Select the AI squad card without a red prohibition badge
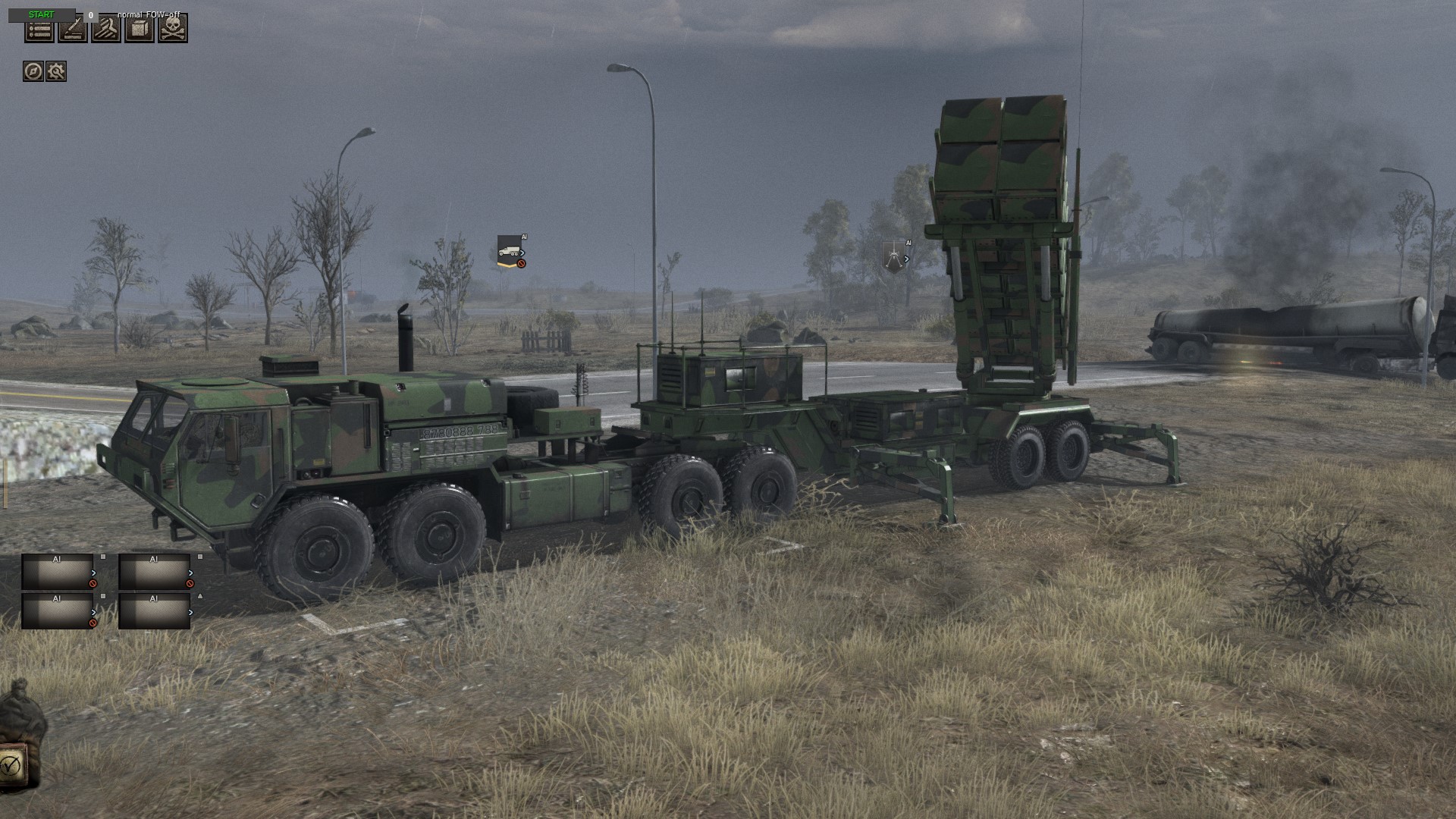This screenshot has height=819, width=1456. tap(154, 611)
